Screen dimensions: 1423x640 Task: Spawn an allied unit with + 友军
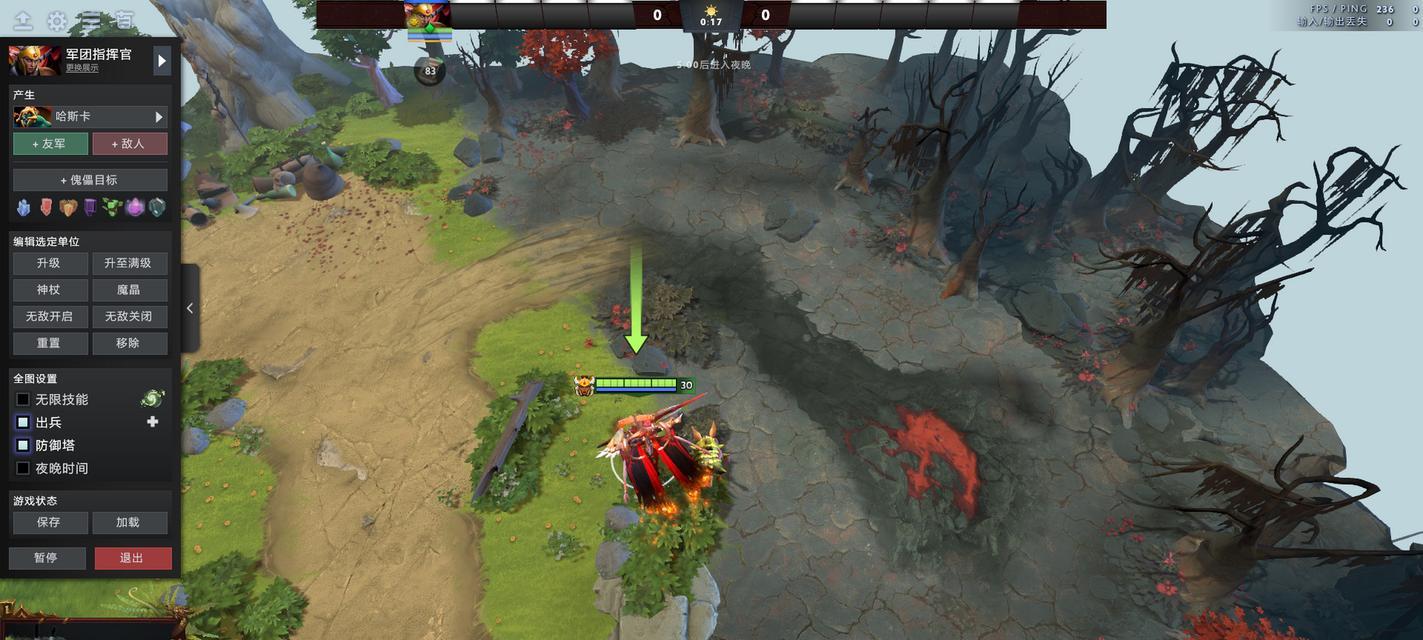click(x=50, y=144)
